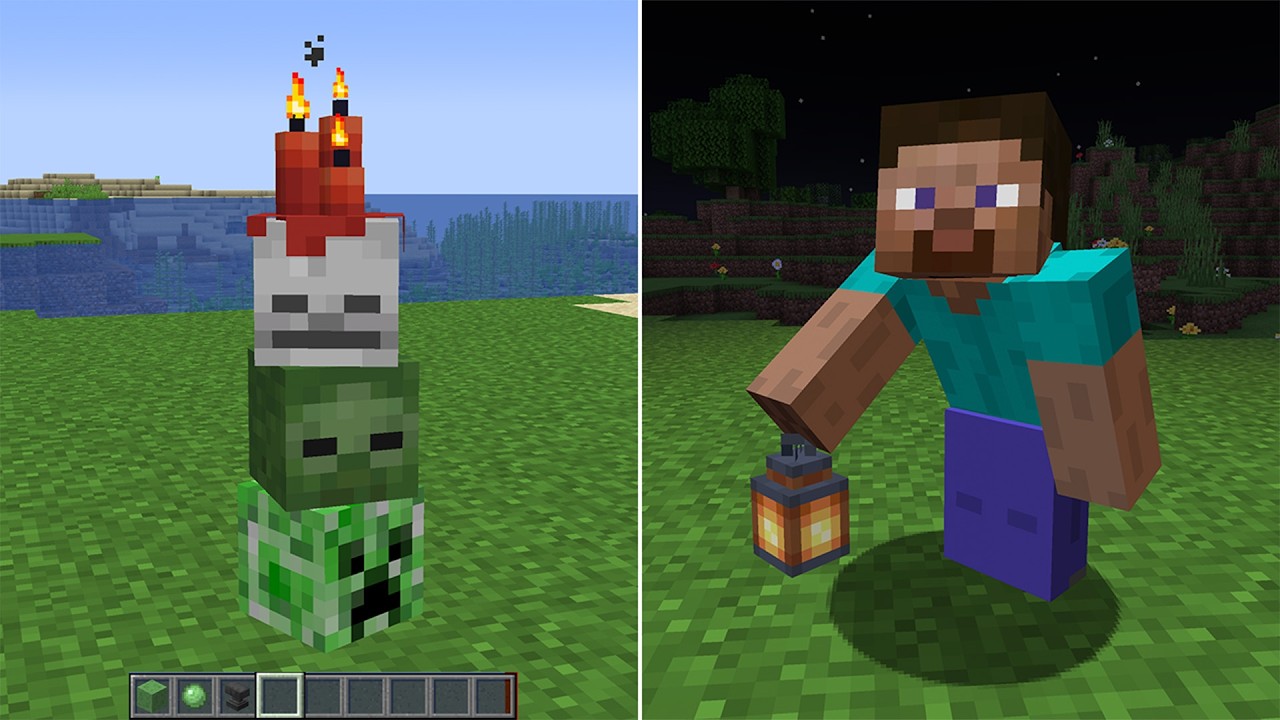Select the slime block in hotbar slot one
Image resolution: width=1280 pixels, height=720 pixels.
tap(152, 692)
